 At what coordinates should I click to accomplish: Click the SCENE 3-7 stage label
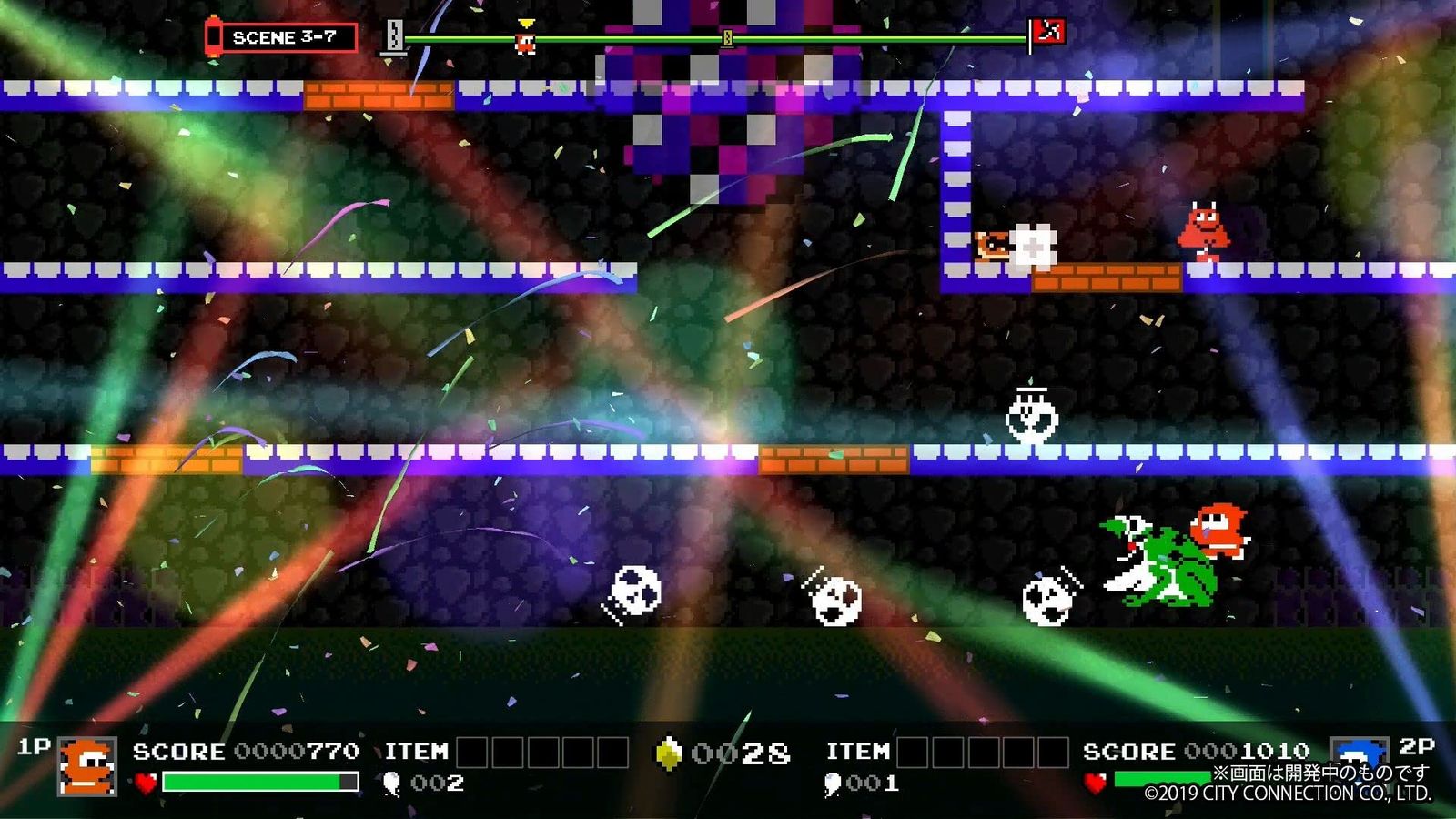point(284,37)
